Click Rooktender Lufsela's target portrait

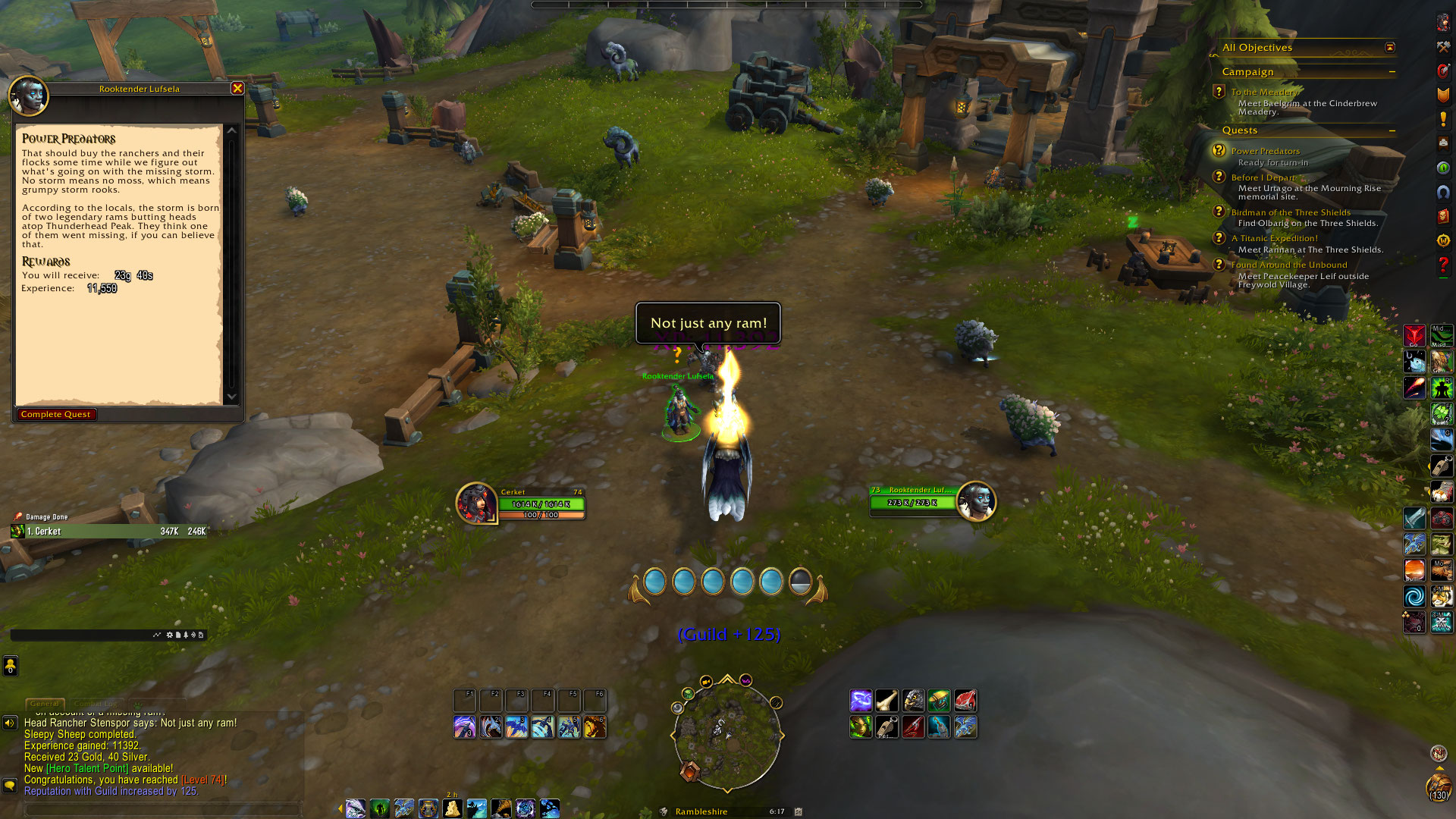pyautogui.click(x=975, y=501)
